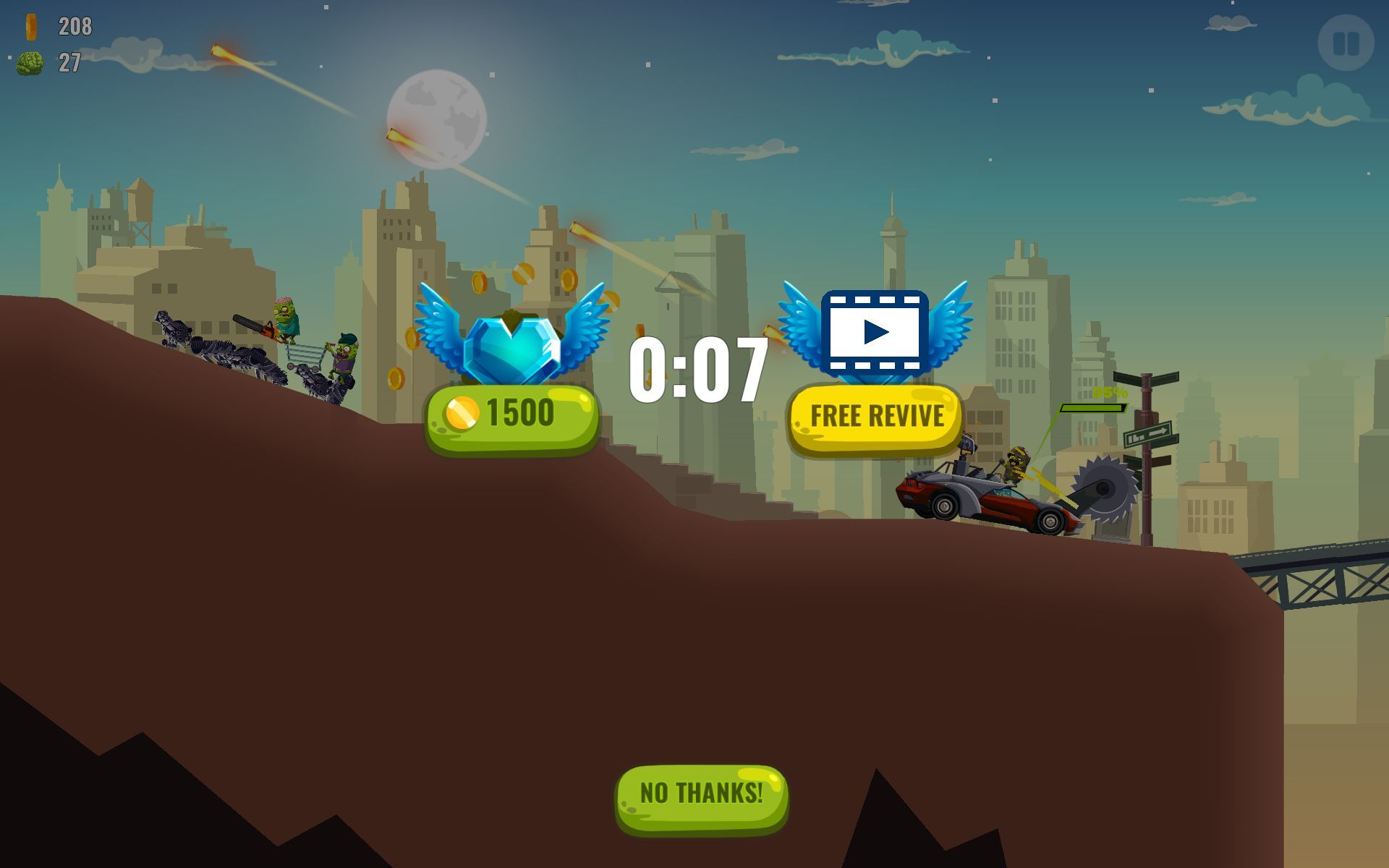Screen dimensions: 1389x868
Task: Select the winged video ad icon
Action: (875, 333)
